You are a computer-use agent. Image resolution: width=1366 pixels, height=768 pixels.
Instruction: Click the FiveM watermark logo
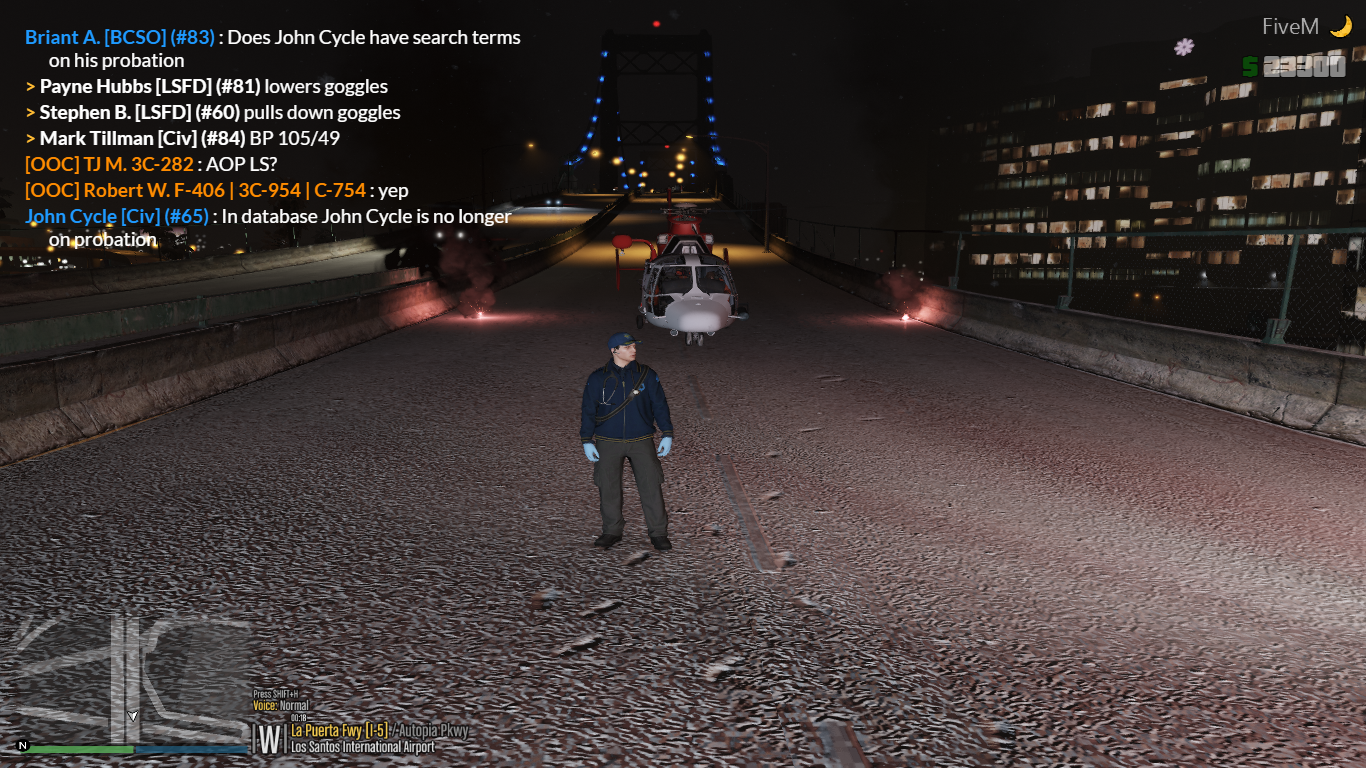(1304, 27)
